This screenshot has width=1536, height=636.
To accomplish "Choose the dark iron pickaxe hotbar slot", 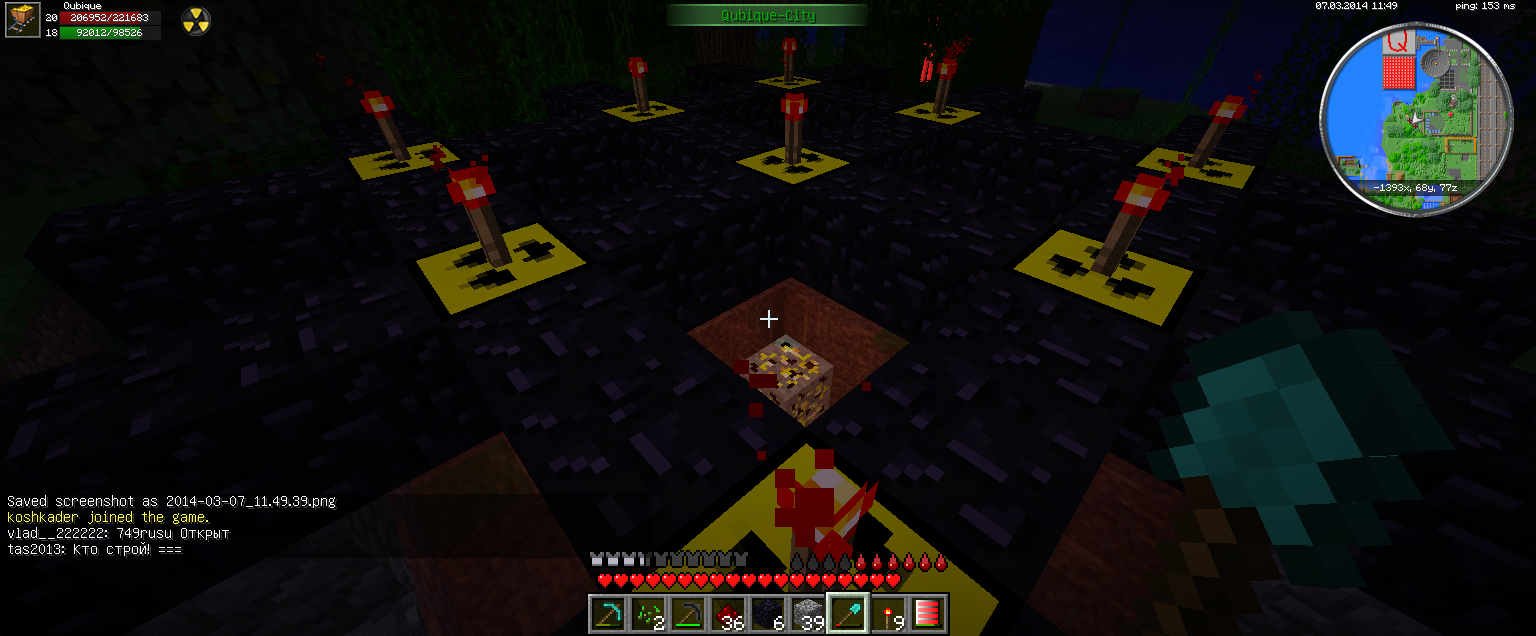I will click(x=687, y=613).
